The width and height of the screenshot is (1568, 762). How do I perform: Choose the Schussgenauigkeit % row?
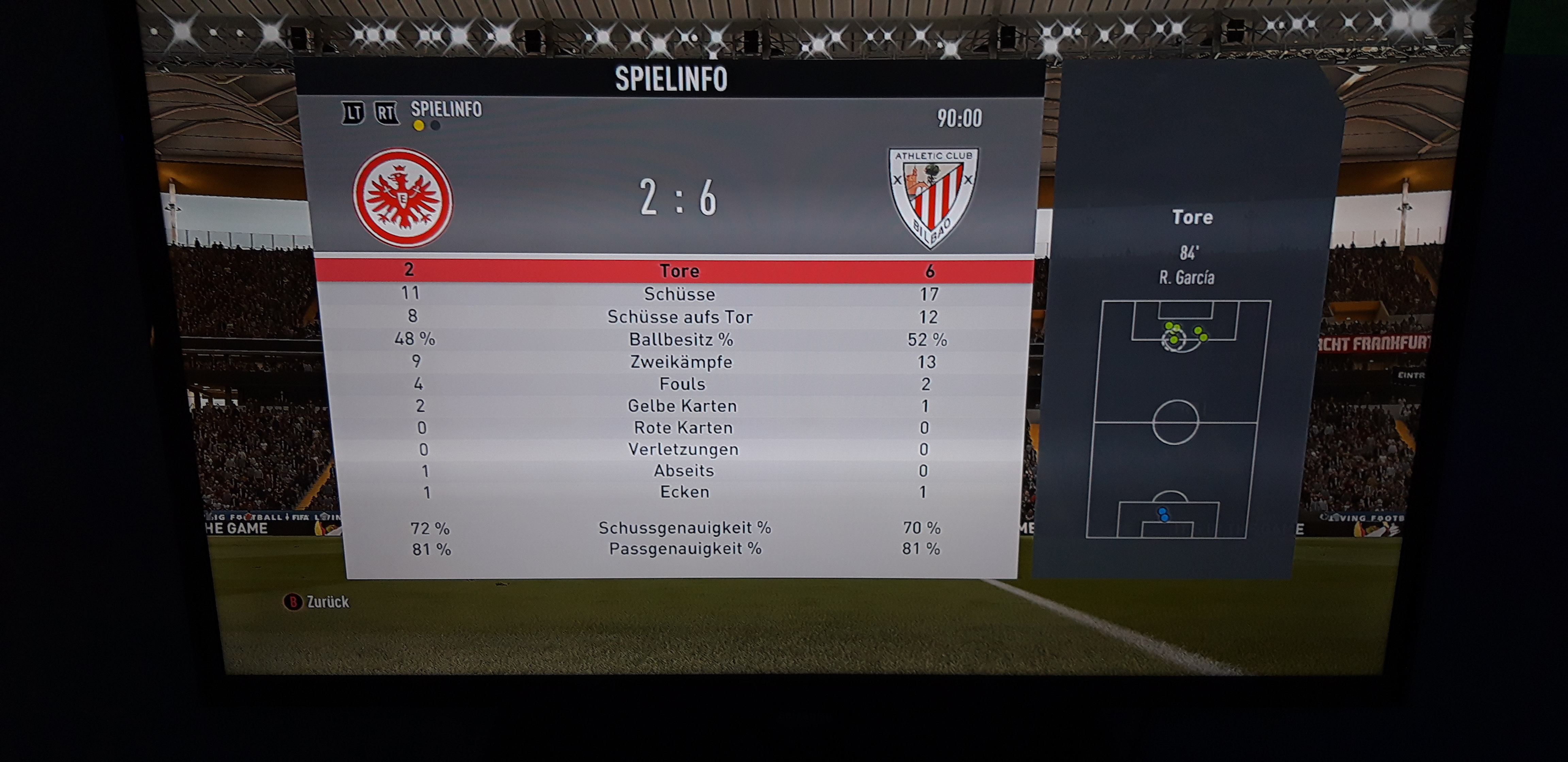coord(684,528)
